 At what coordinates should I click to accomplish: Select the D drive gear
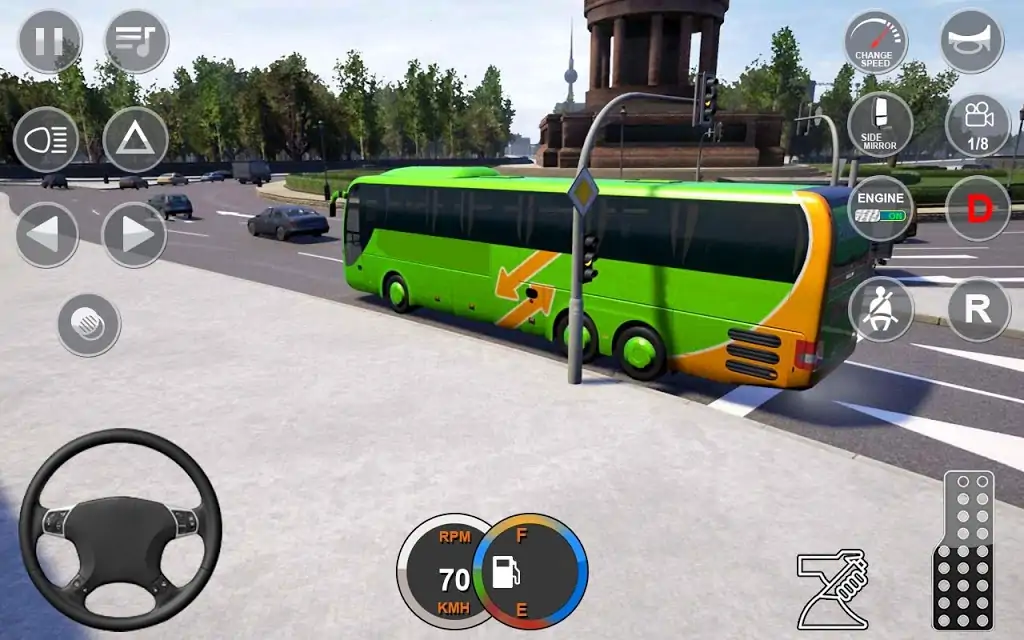[977, 208]
